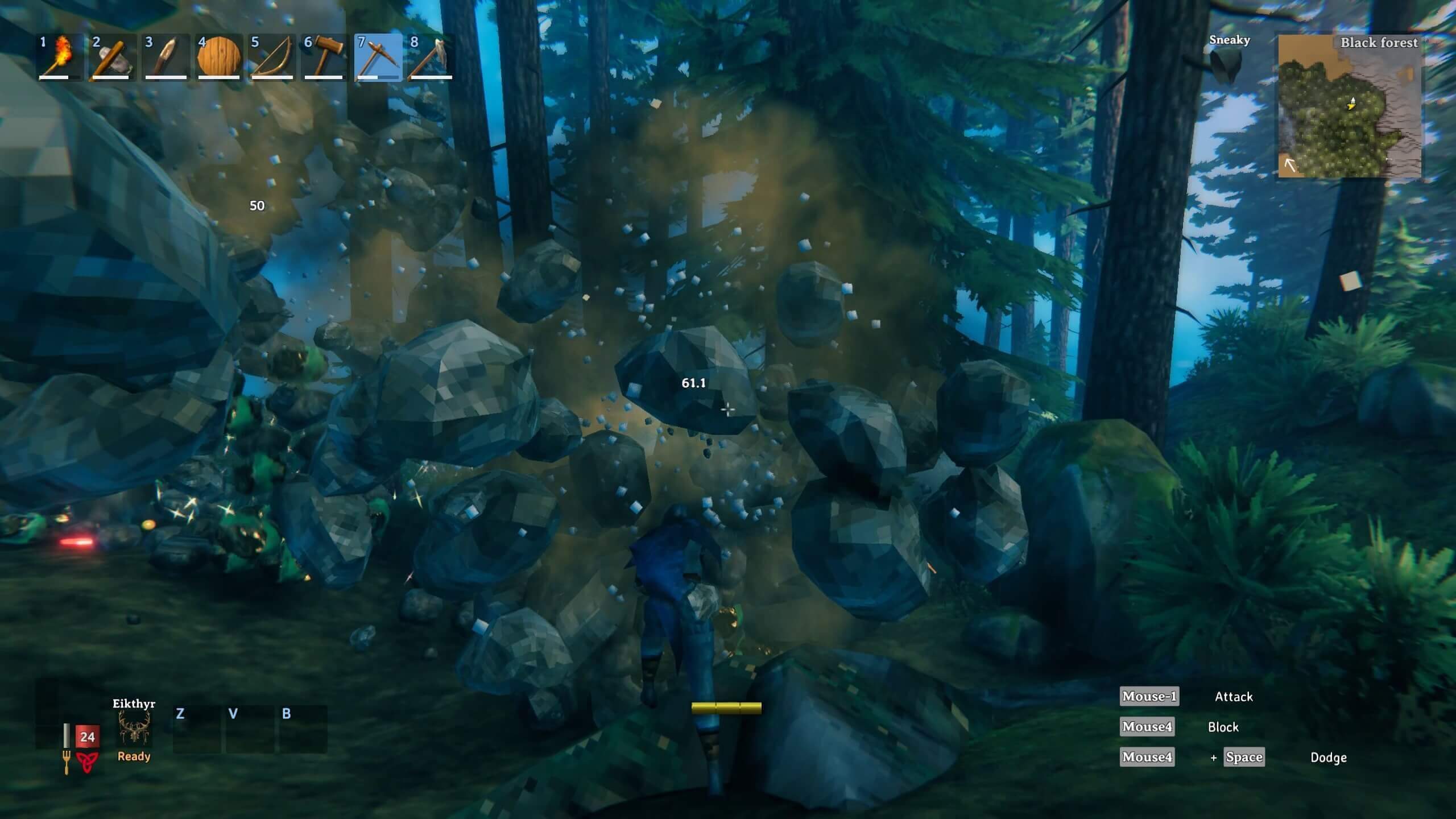Image resolution: width=1456 pixels, height=819 pixels.
Task: Equip the round wooden shield
Action: pyautogui.click(x=218, y=57)
